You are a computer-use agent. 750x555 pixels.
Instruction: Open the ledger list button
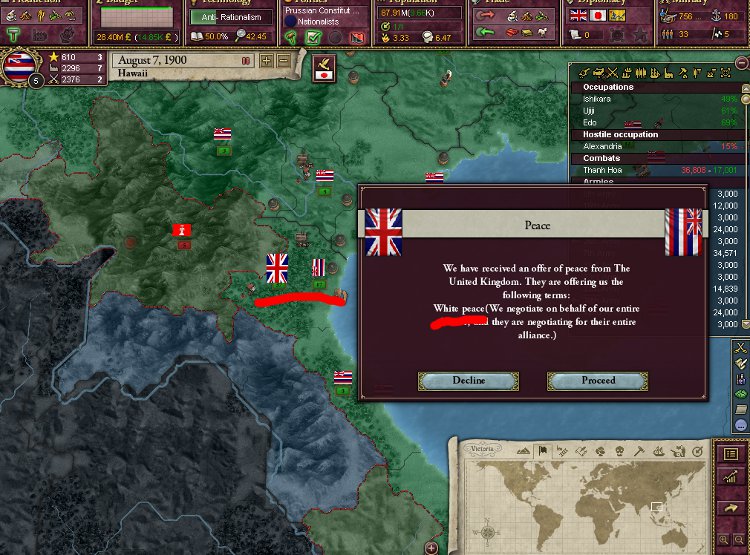click(731, 453)
